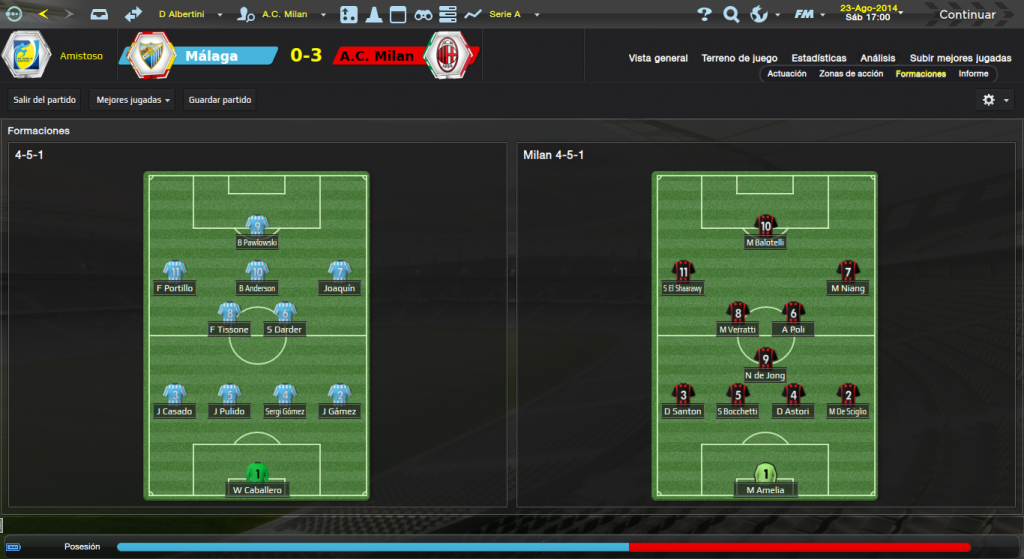Open the FM menu dropdown
The image size is (1024, 559).
click(x=807, y=15)
